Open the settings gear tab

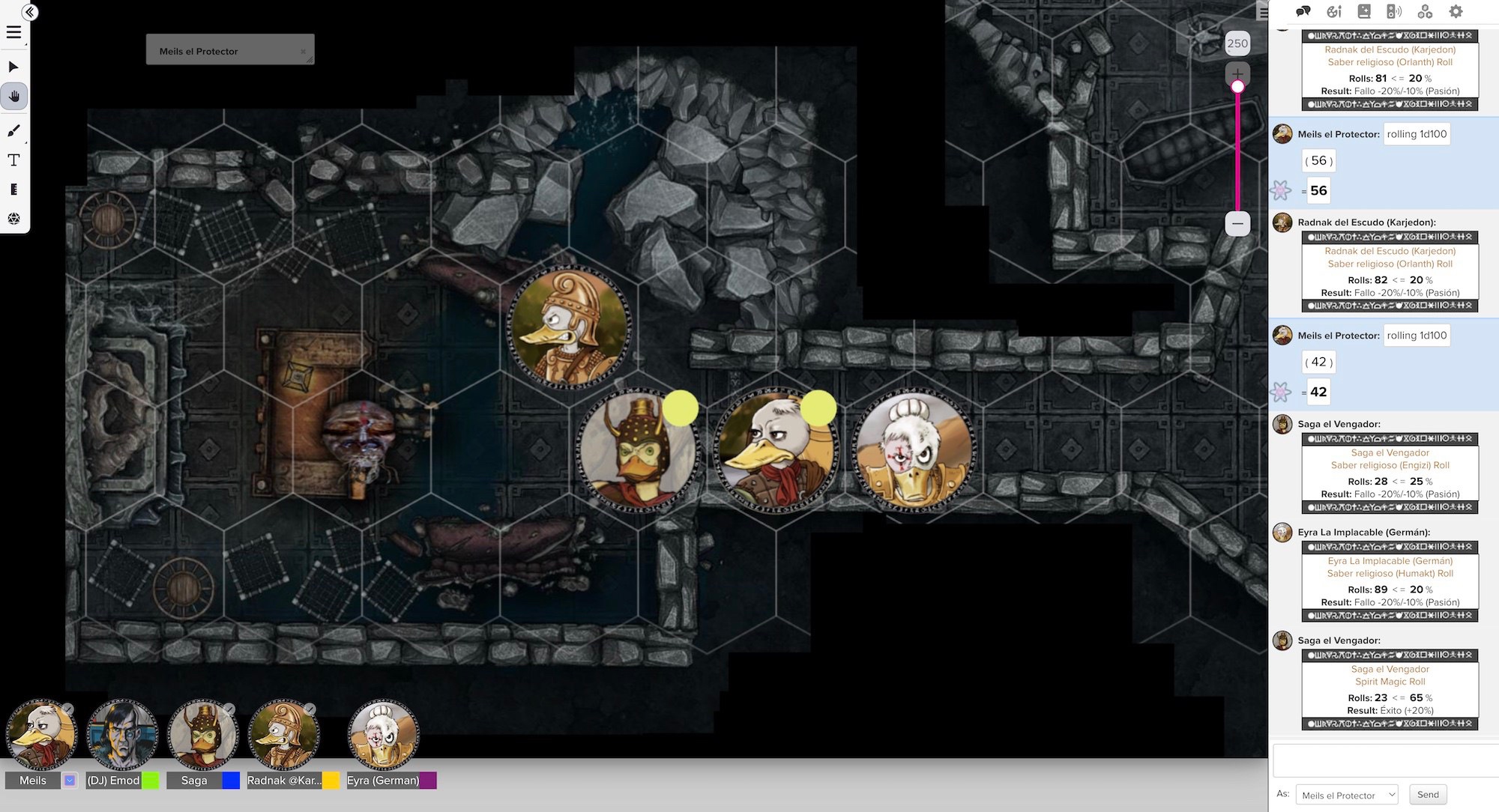coord(1456,11)
